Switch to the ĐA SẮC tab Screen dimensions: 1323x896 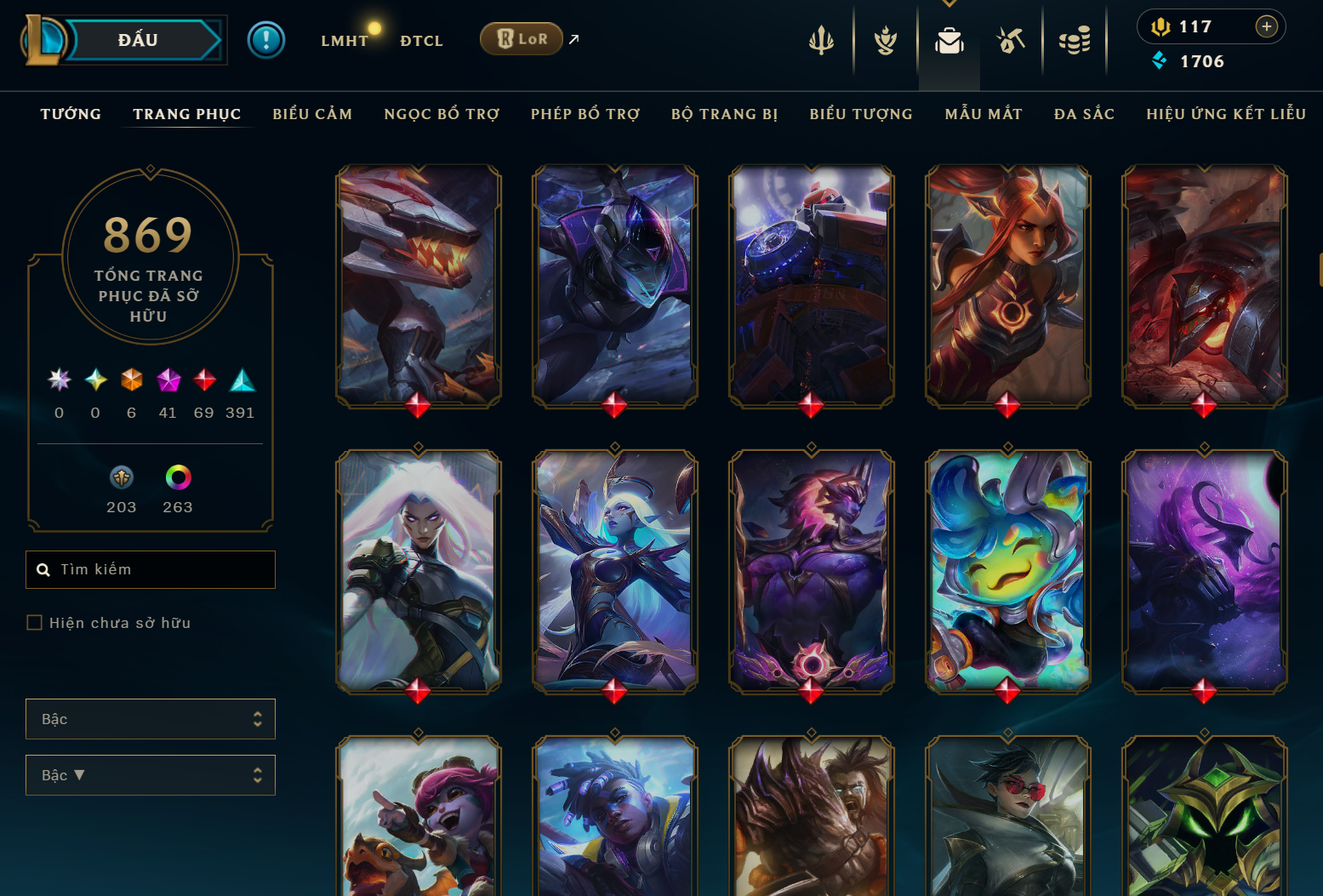pos(1084,114)
